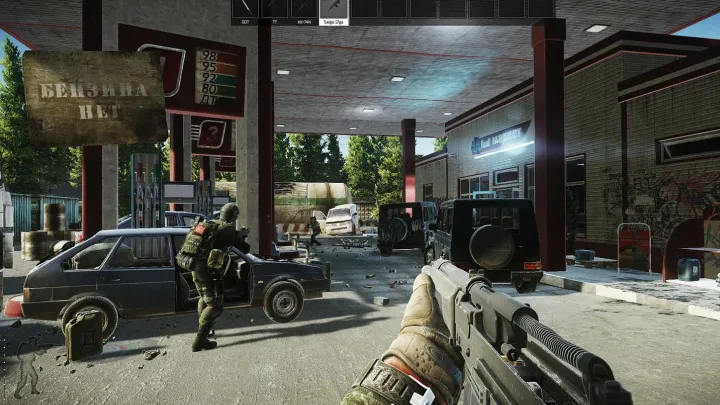Viewport: 720px width, 405px height.
Task: Equip the AK-74N from the hotbar
Action: 304,9
